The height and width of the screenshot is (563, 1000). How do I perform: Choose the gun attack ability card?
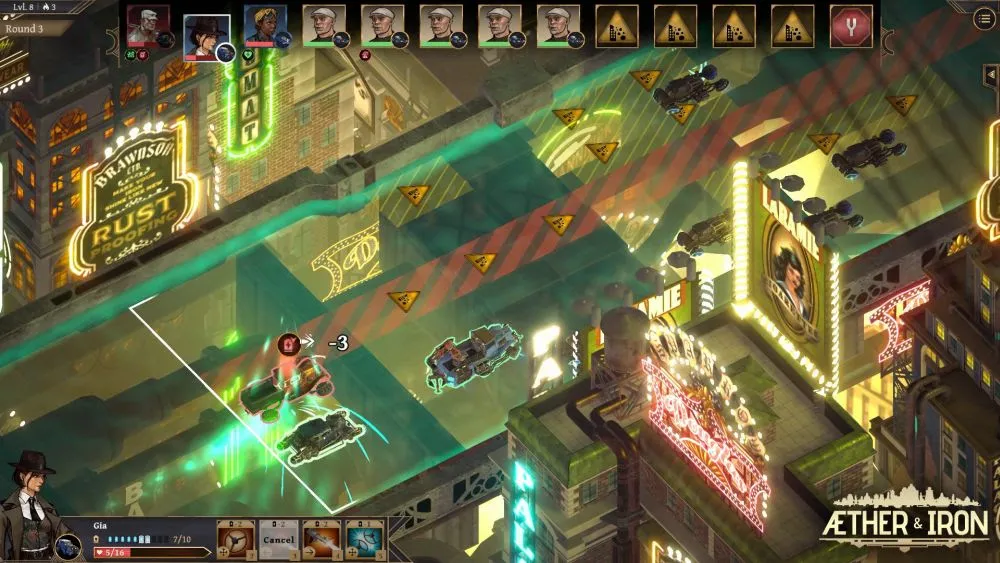click(322, 539)
